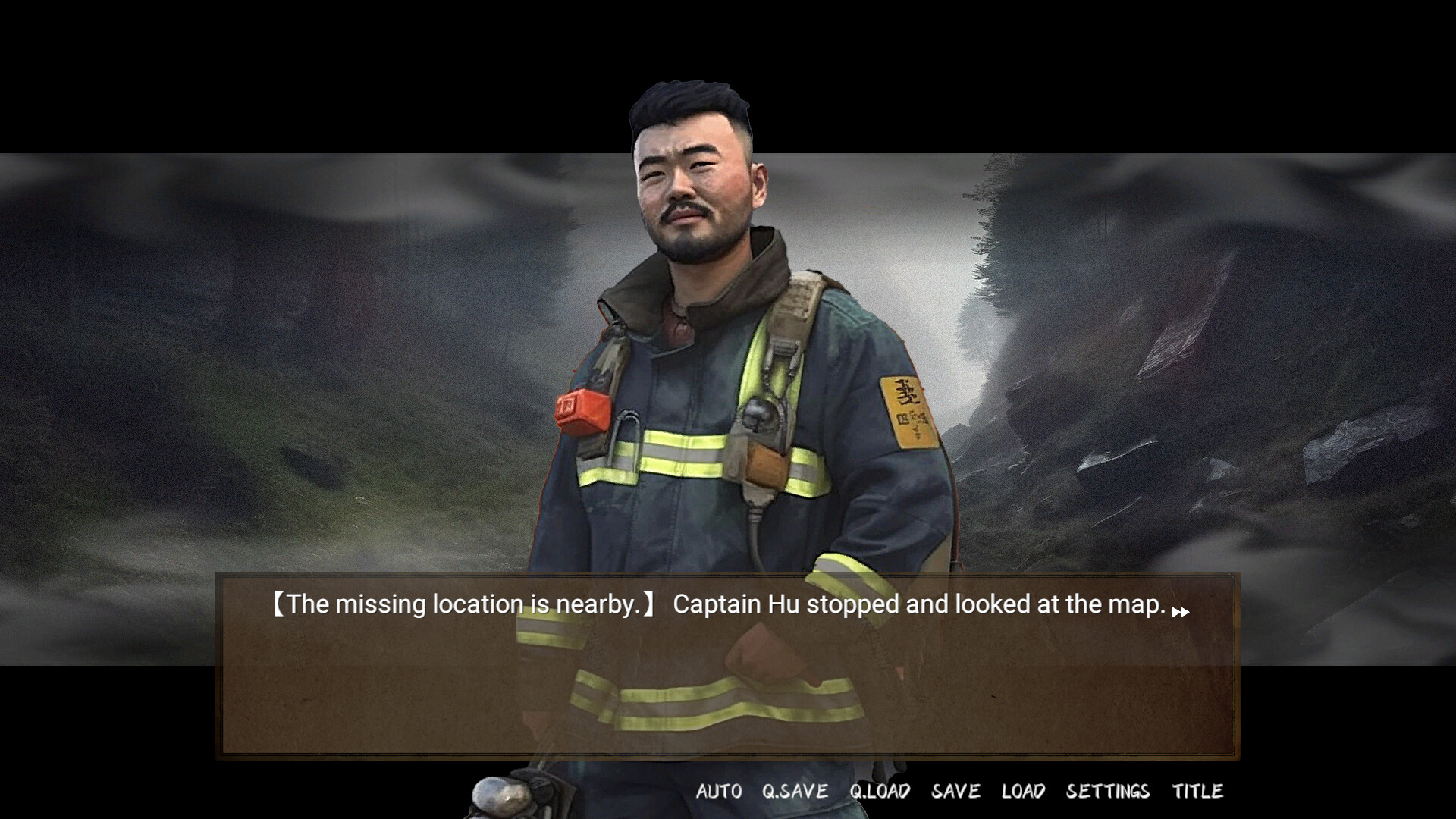Click Q.LOAD to quick load the game
This screenshot has height=819, width=1456.
881,791
